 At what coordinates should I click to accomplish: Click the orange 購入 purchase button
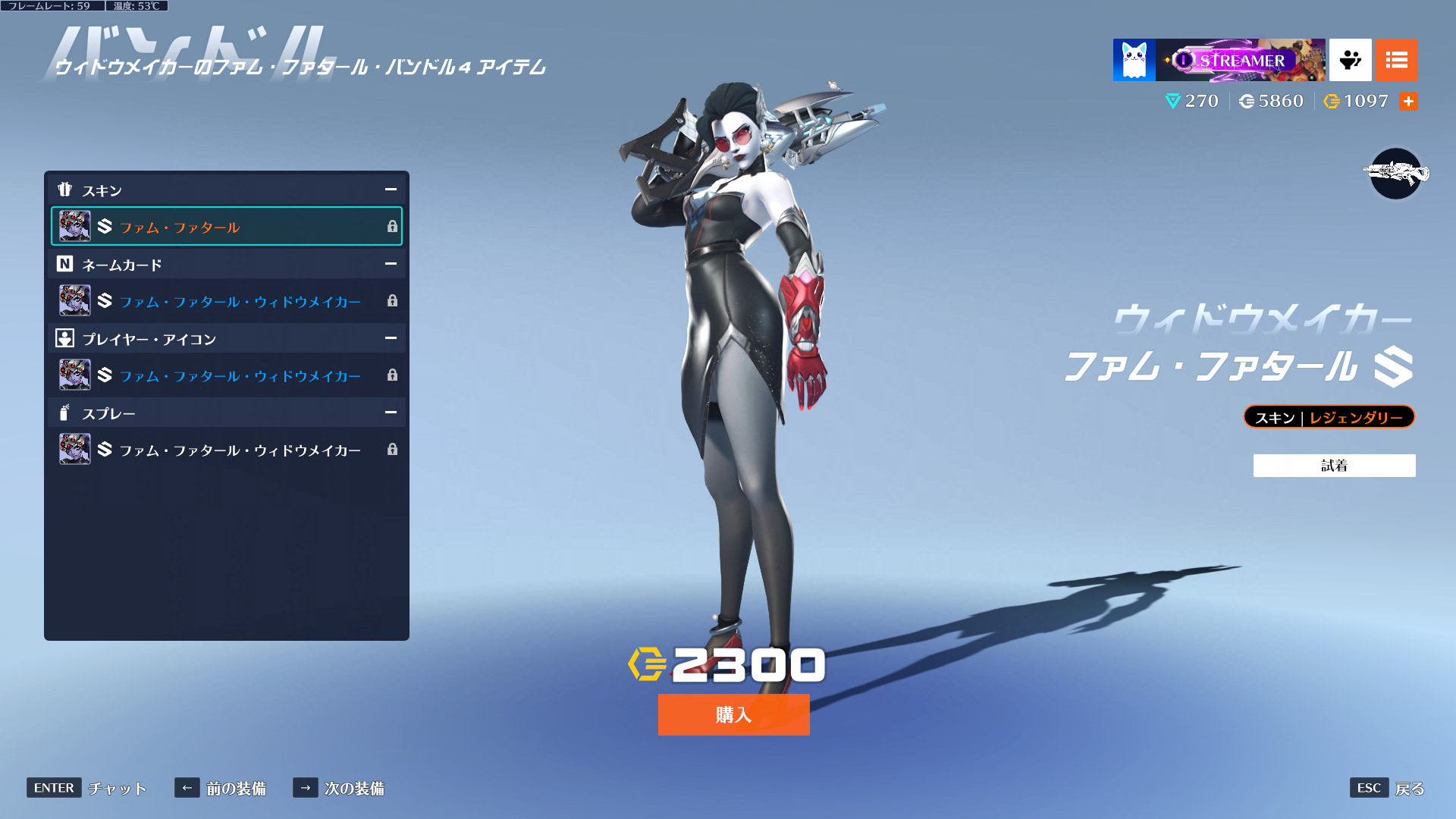tap(733, 714)
